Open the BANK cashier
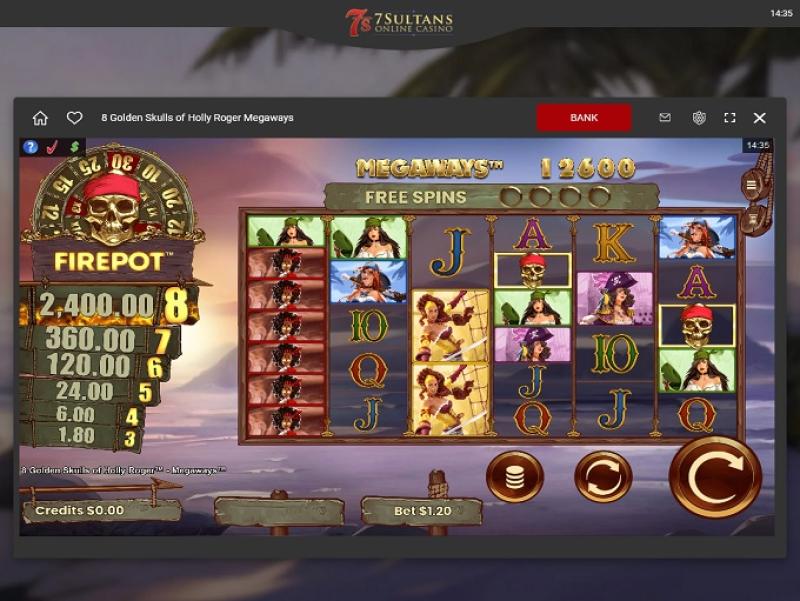Image resolution: width=800 pixels, height=601 pixels. [584, 118]
